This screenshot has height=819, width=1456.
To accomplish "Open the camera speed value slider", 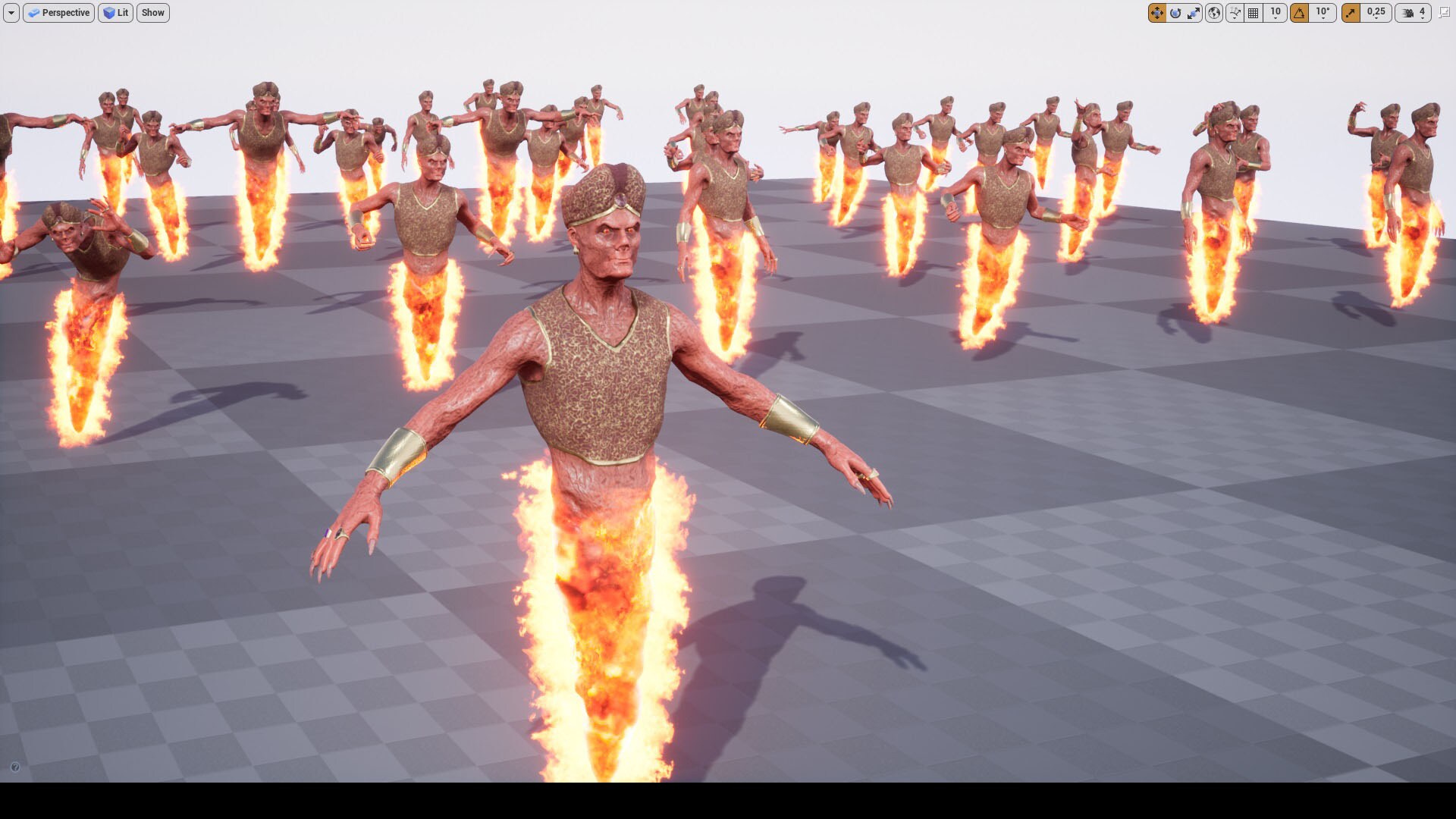I will click(x=1423, y=13).
